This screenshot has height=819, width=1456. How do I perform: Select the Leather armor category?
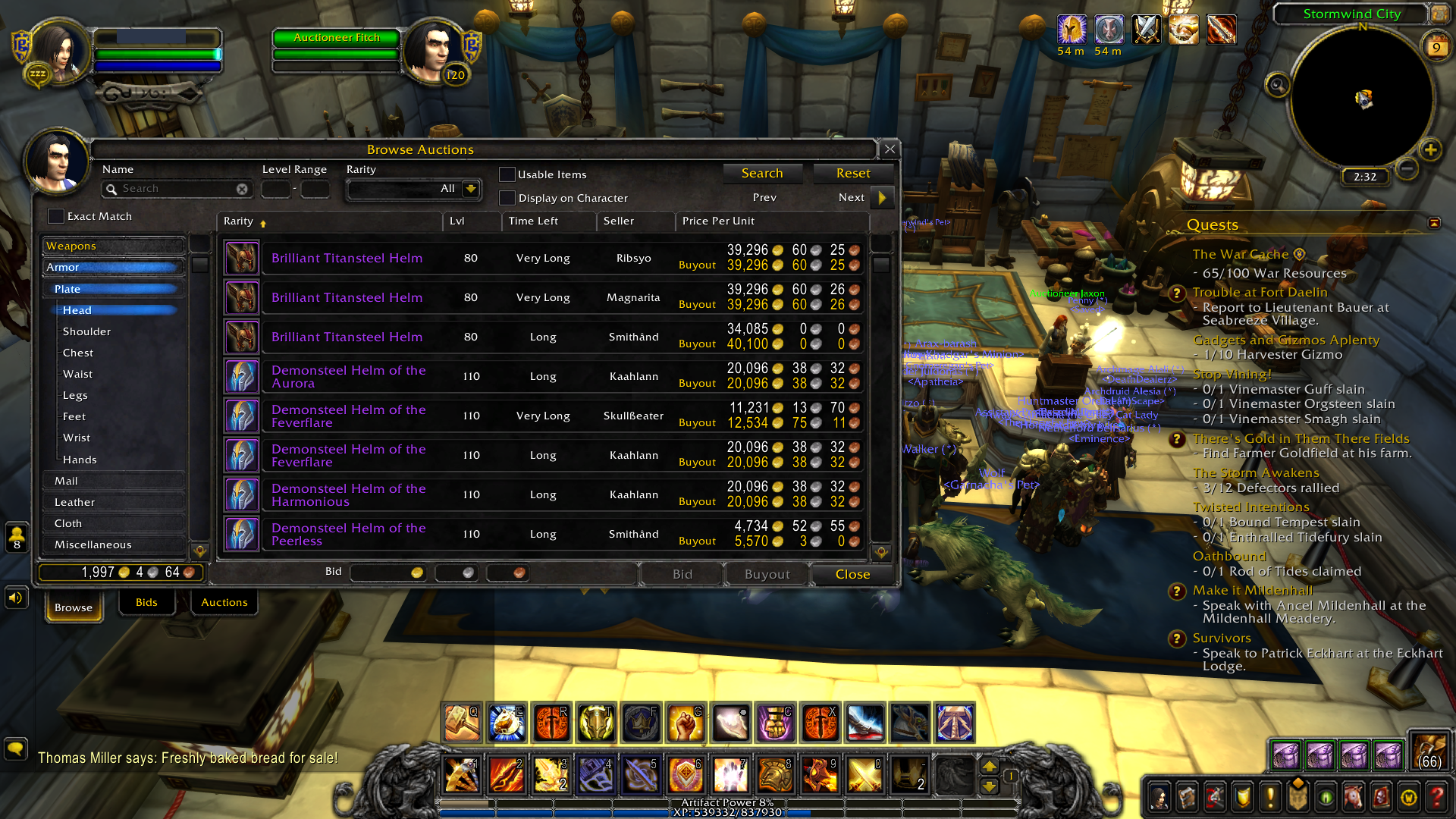coord(75,502)
